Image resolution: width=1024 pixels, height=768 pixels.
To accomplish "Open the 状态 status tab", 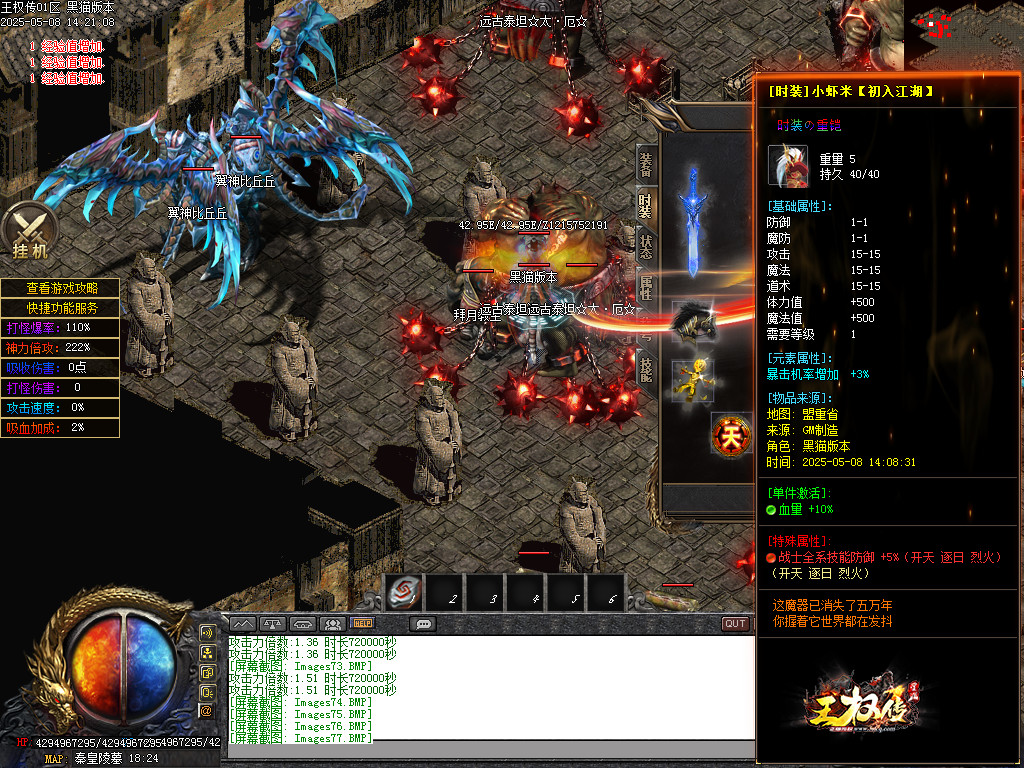I will (x=646, y=246).
